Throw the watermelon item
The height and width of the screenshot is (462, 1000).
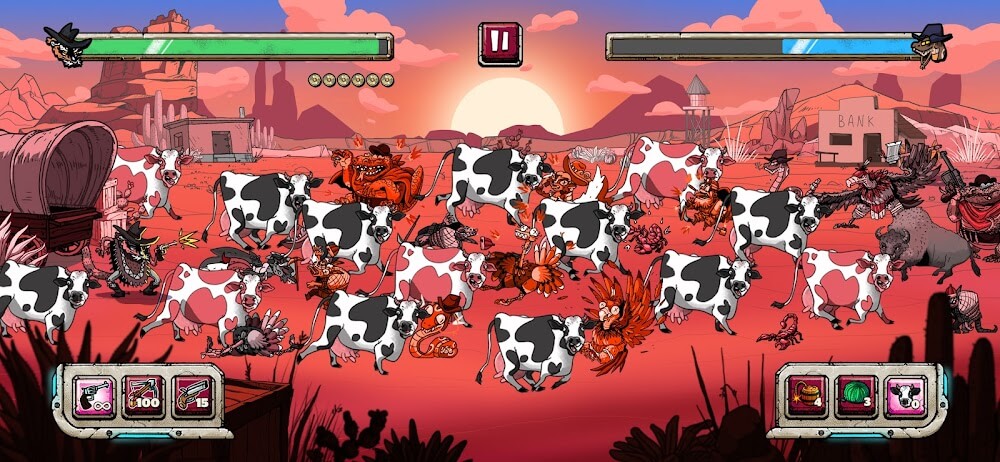coord(856,396)
